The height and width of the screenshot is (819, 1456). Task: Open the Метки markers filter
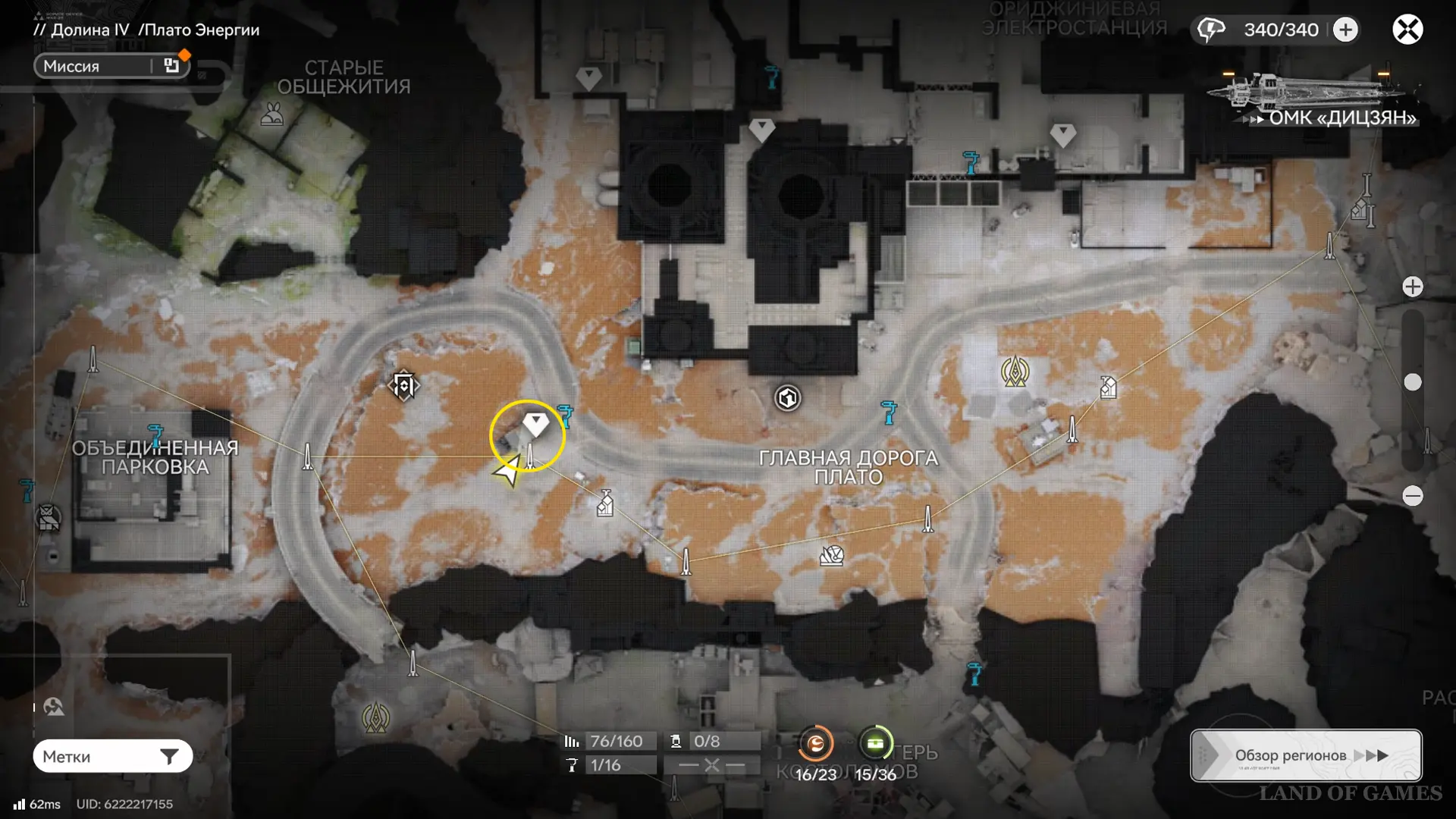pos(112,756)
